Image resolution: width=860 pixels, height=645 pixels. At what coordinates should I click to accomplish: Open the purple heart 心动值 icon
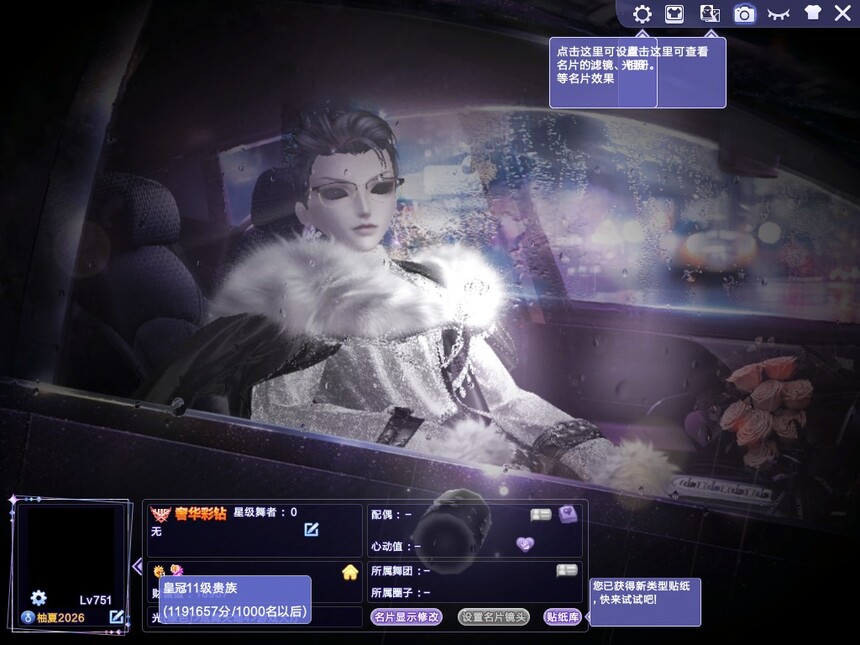pos(526,544)
